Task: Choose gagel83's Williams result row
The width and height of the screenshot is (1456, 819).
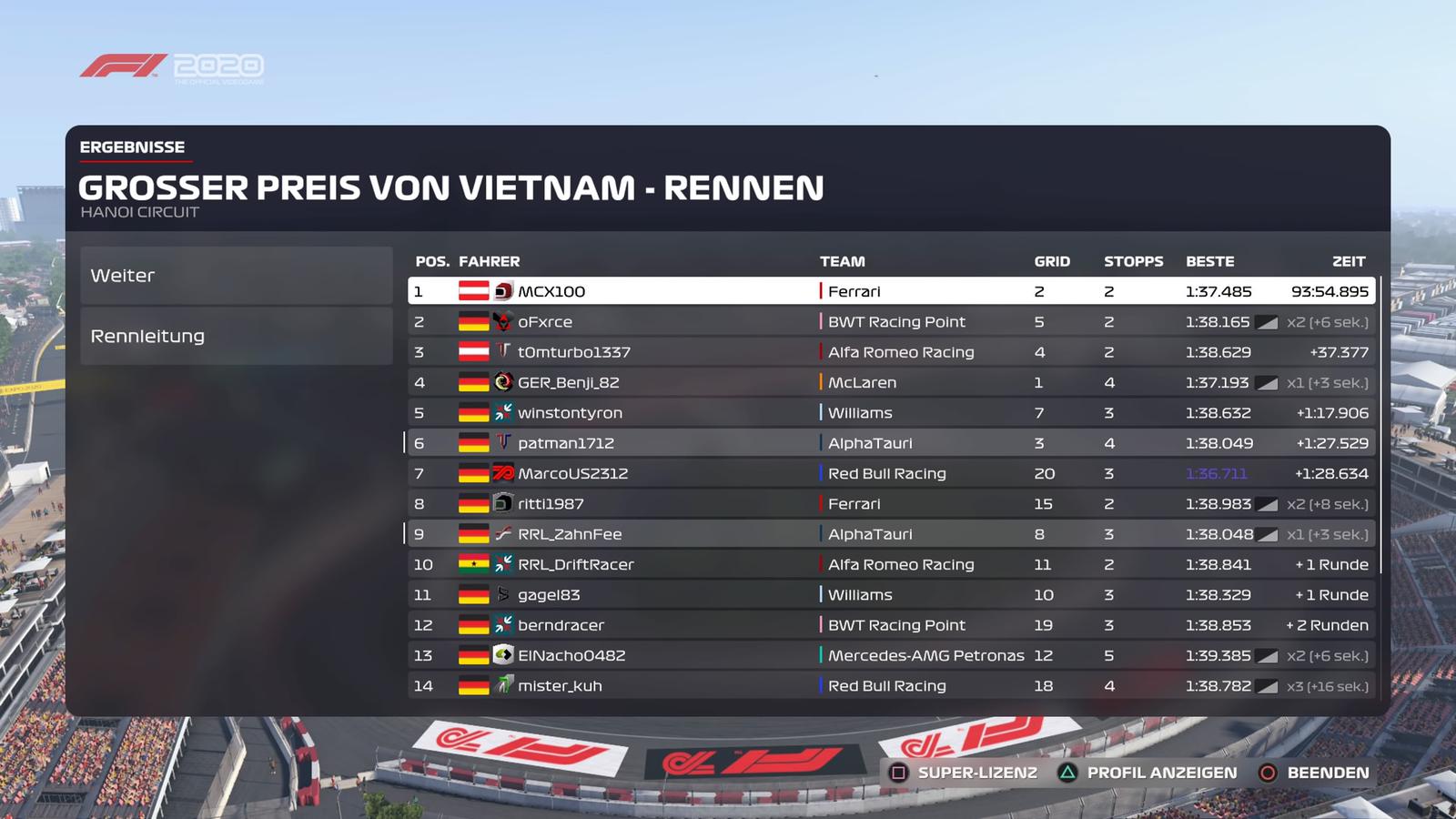Action: (890, 595)
